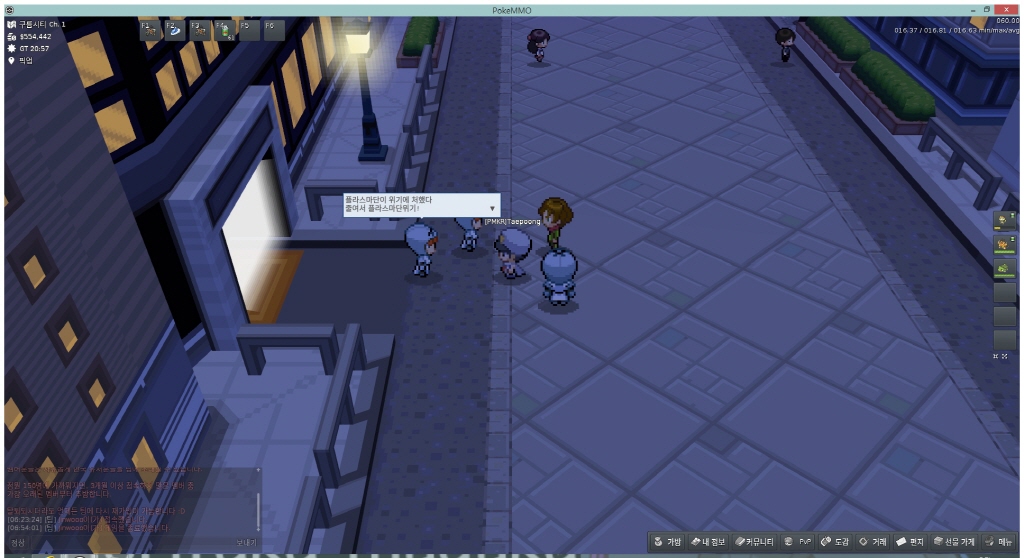Screen dimensions: 1024x558
Task: Advance the dialogue box arrow
Action: pyautogui.click(x=491, y=209)
